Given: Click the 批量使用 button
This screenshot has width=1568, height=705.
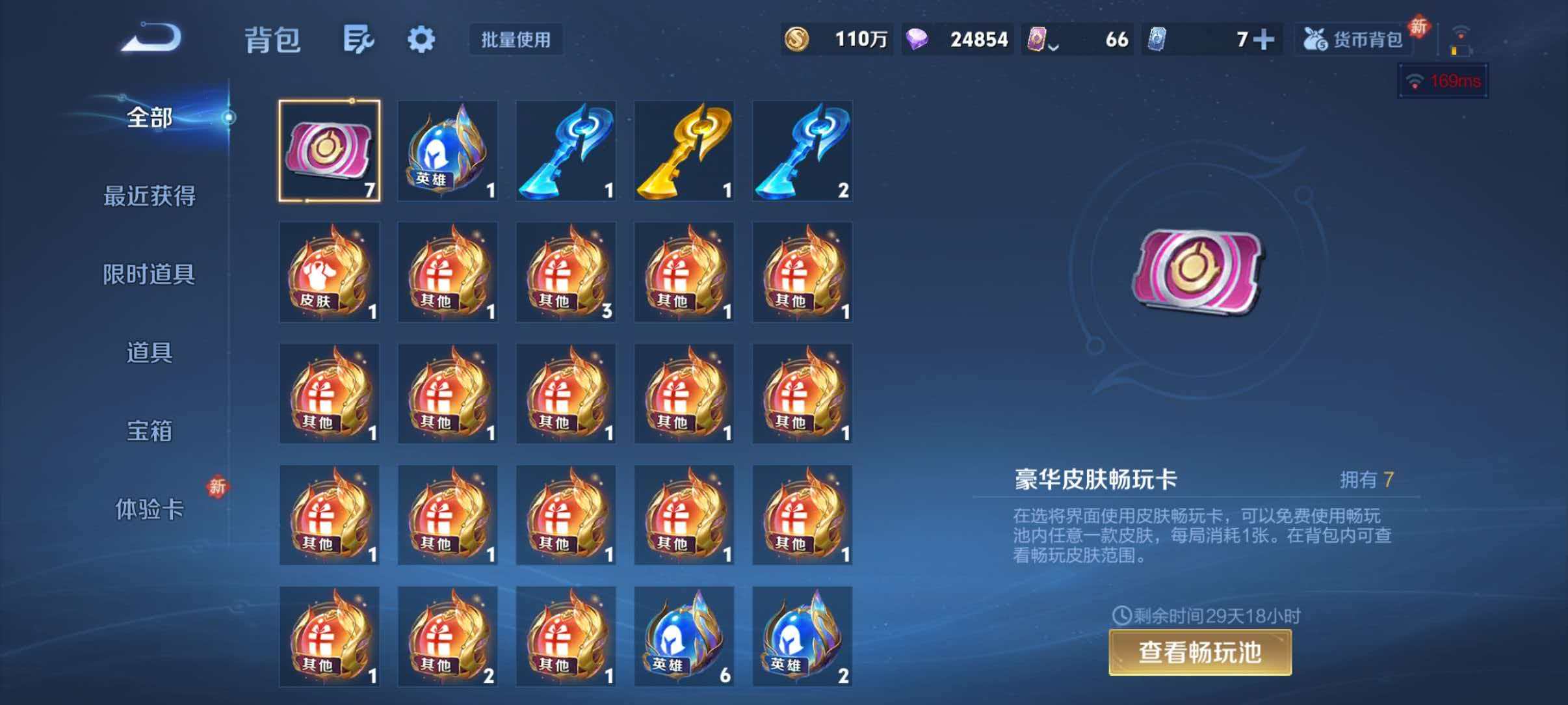Looking at the screenshot, I should (x=516, y=40).
